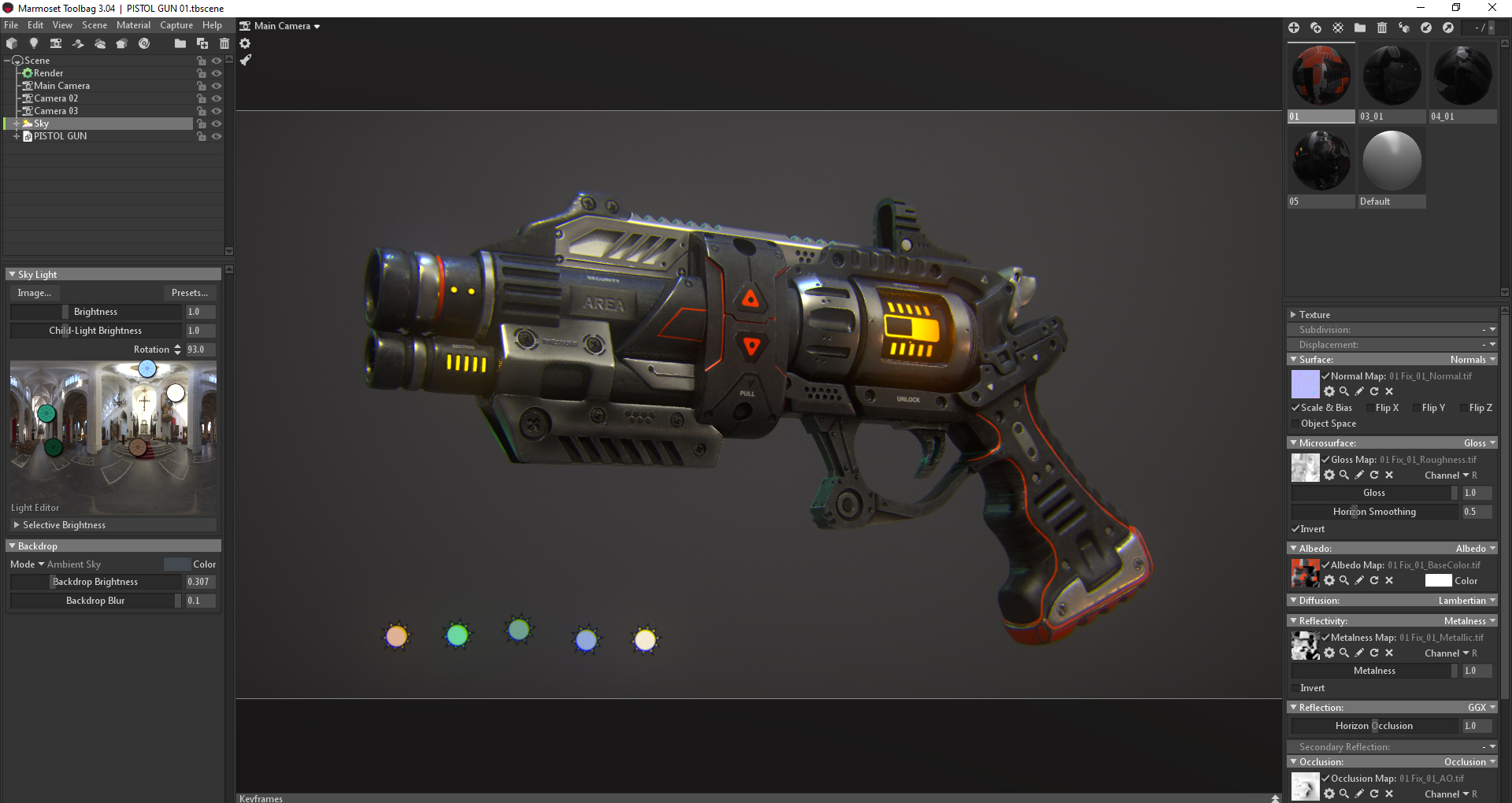Open sky Presets list
Image resolution: width=1512 pixels, height=803 pixels.
click(190, 293)
